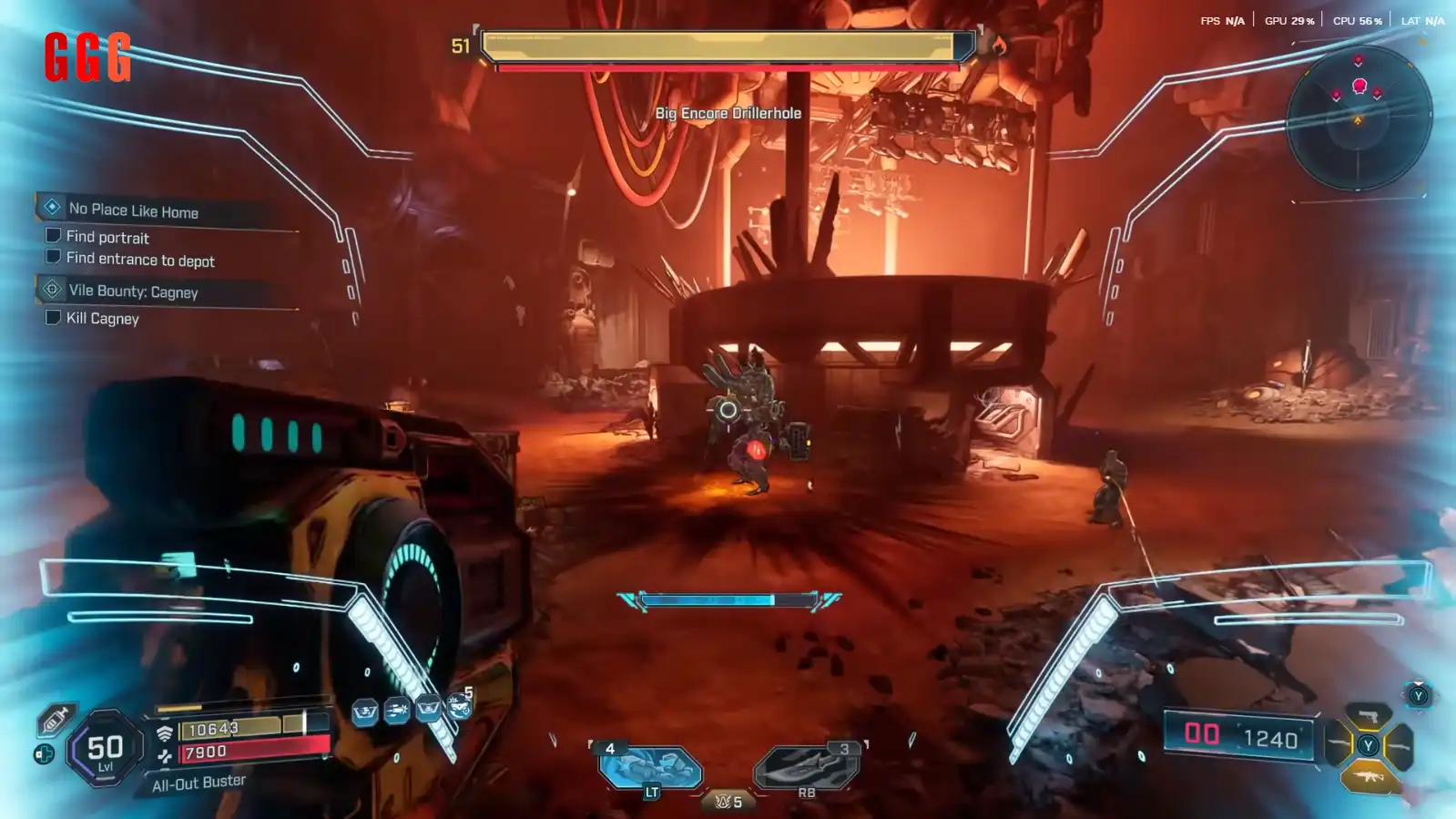The image size is (1456, 819).
Task: Click the level 50 badge
Action: pyautogui.click(x=105, y=749)
